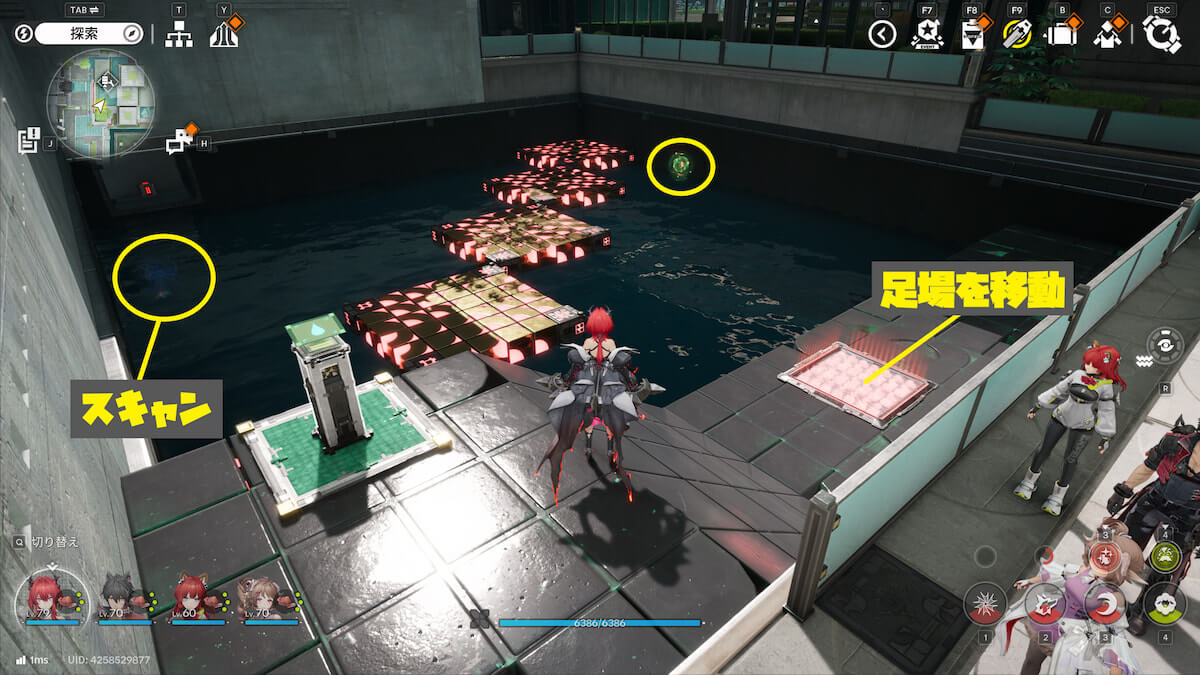Switch the 探索 exploration mode pill

tap(91, 34)
